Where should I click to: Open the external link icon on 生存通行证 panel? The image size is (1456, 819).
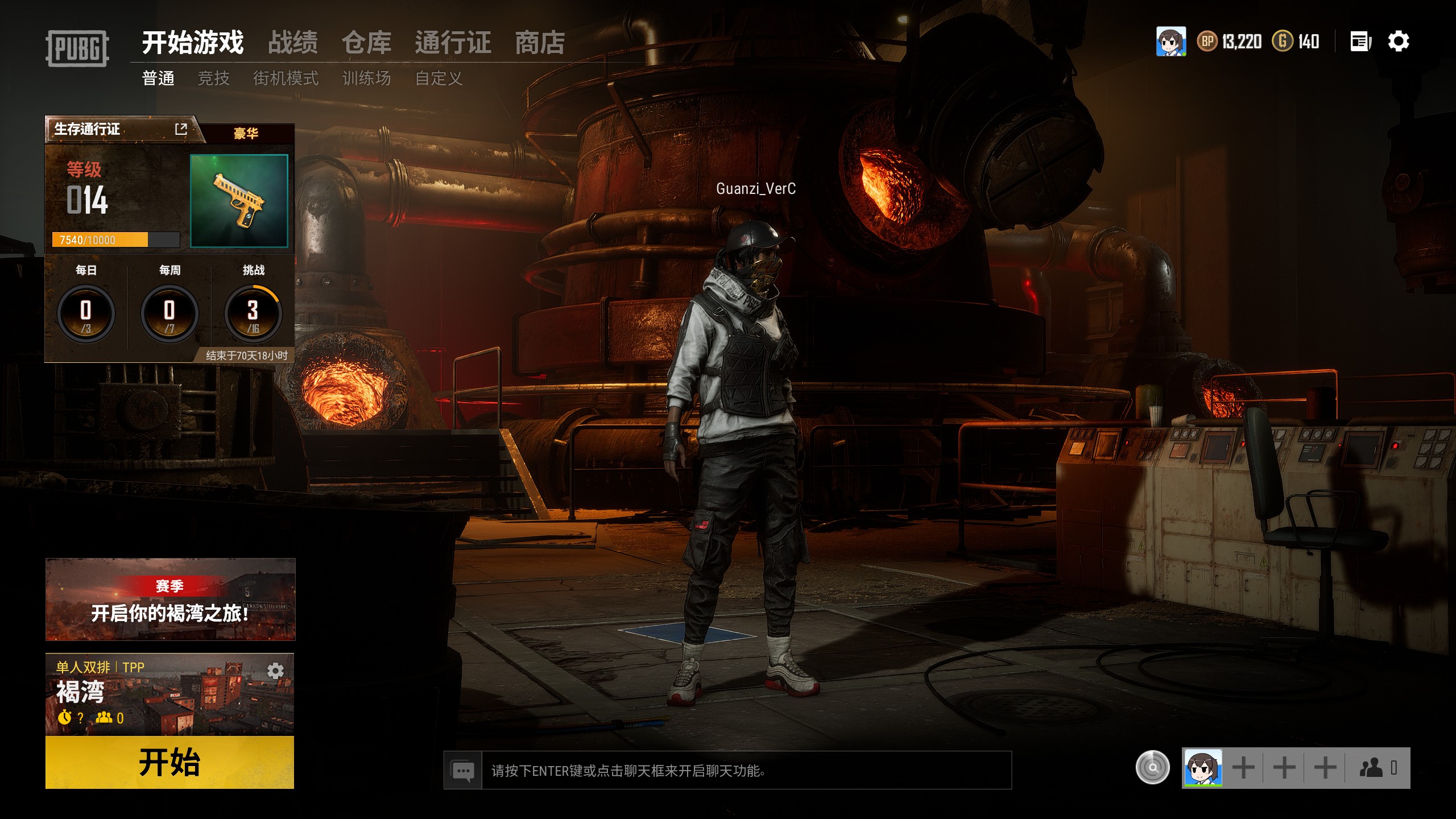click(181, 130)
